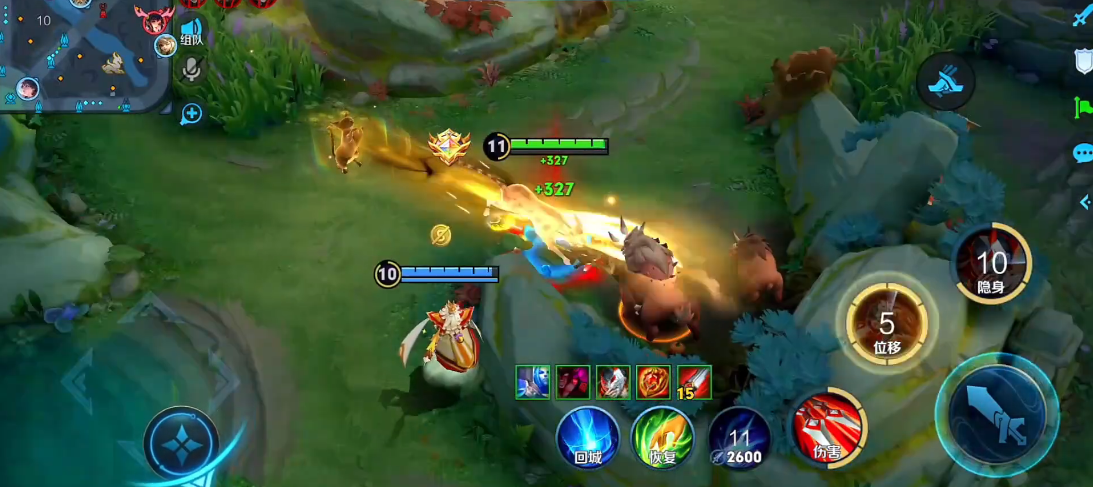
Task: Send the shield defend signal
Action: [1083, 62]
